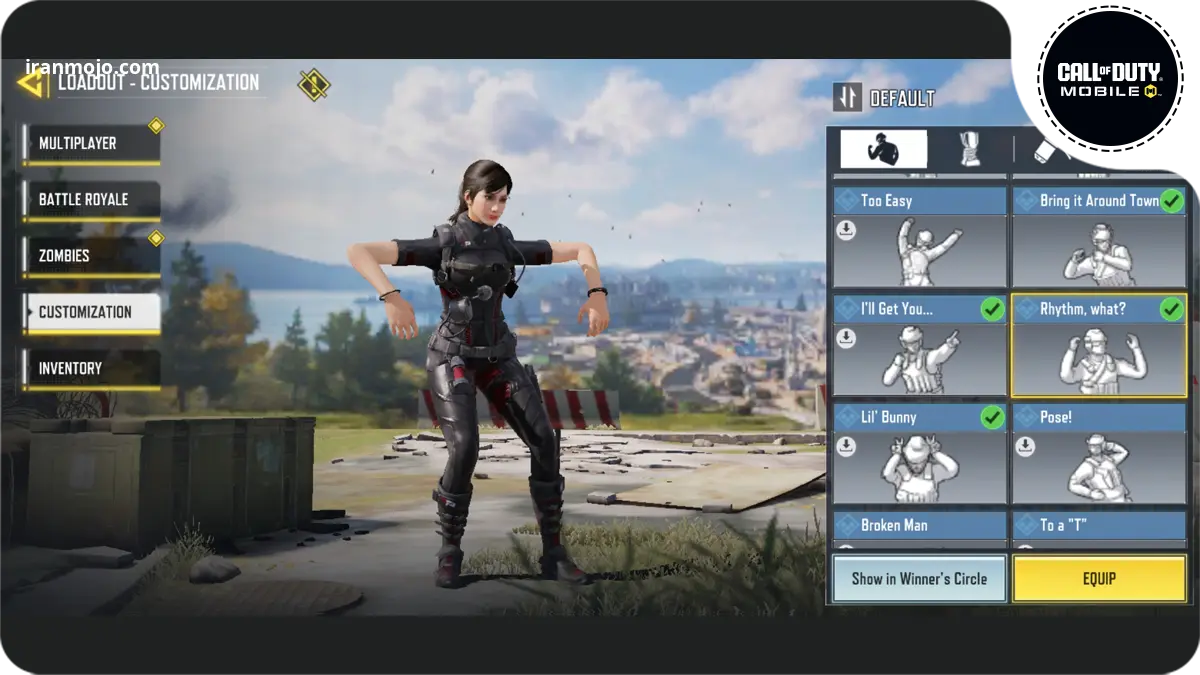Click Show in Winner's Circle
The height and width of the screenshot is (675, 1200).
[x=919, y=579]
